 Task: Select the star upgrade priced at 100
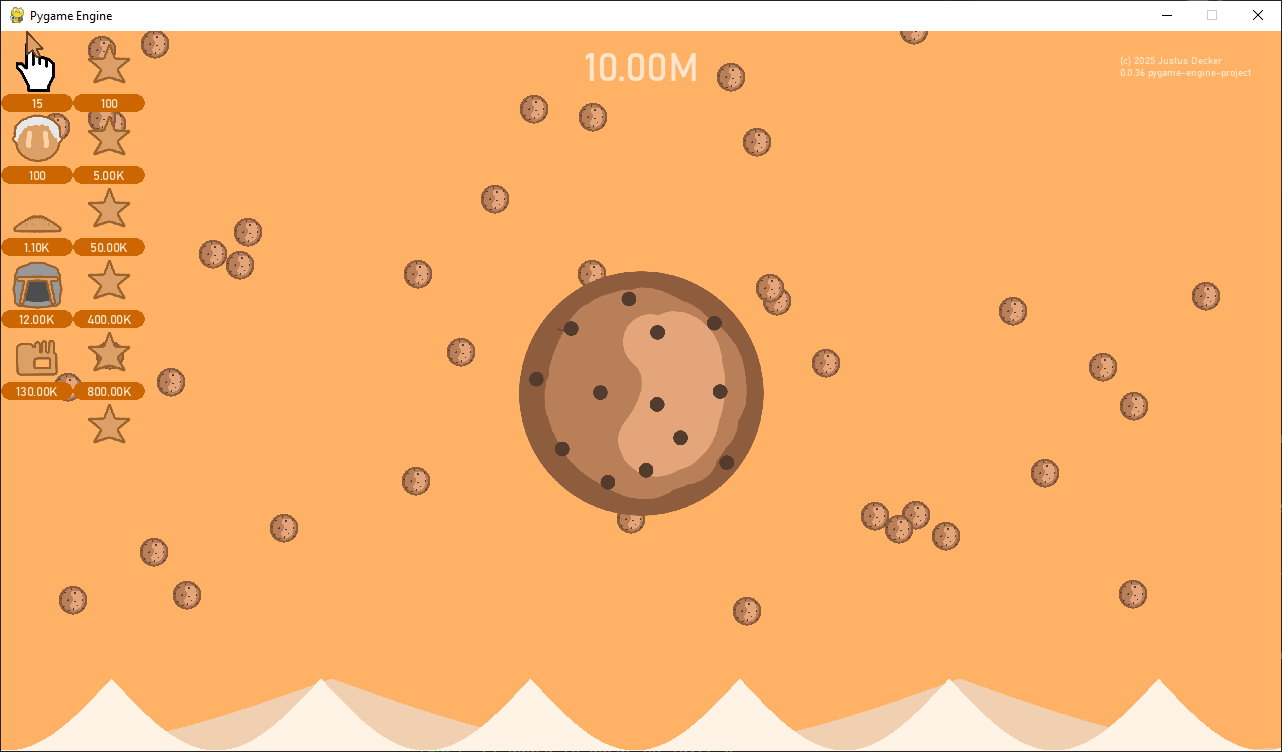point(109,66)
